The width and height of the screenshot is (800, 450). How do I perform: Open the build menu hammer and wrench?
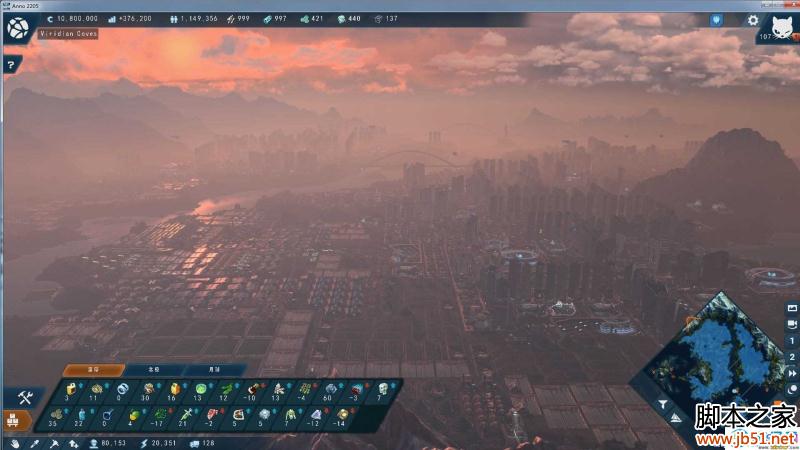[25, 398]
